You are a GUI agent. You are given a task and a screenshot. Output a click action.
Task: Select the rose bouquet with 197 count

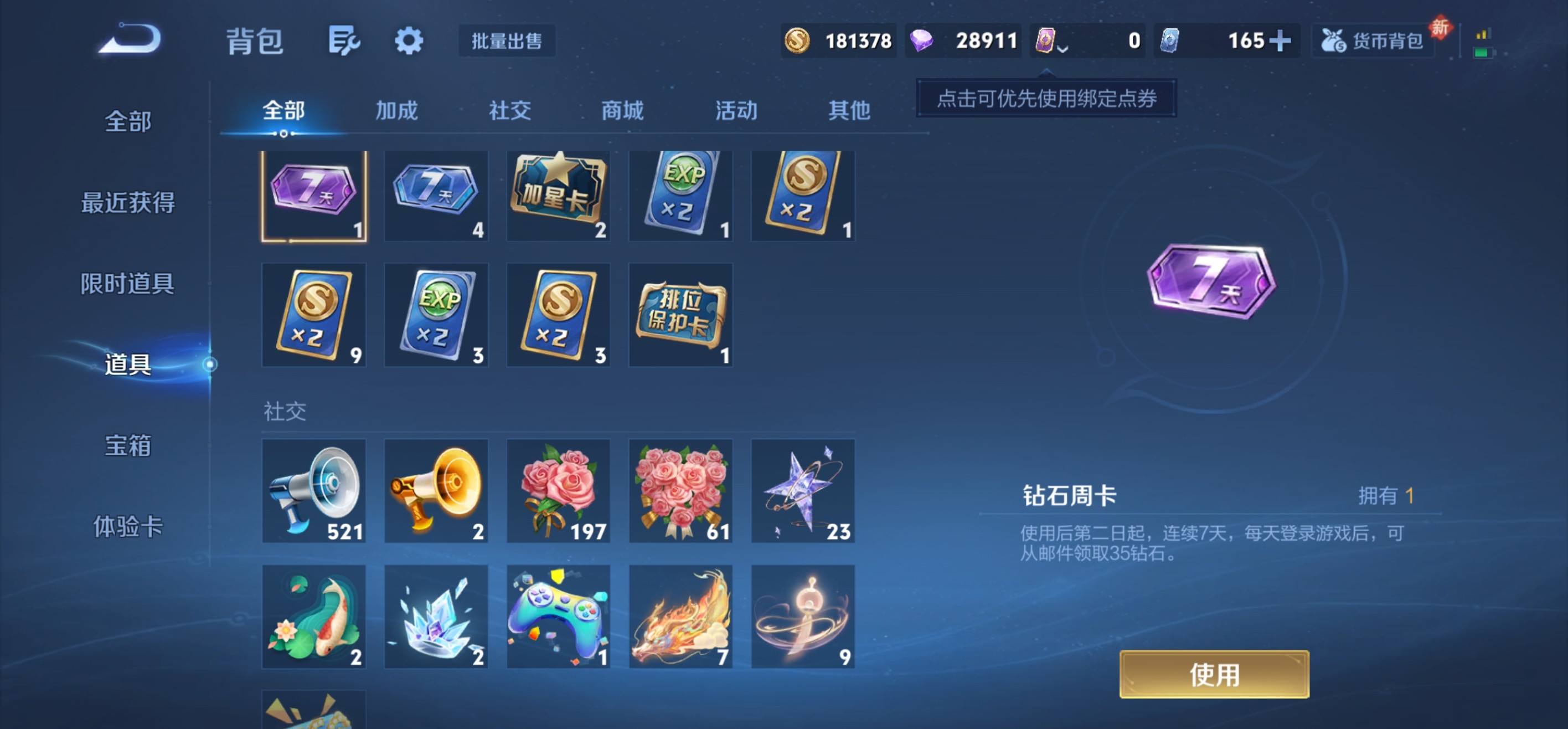click(558, 491)
